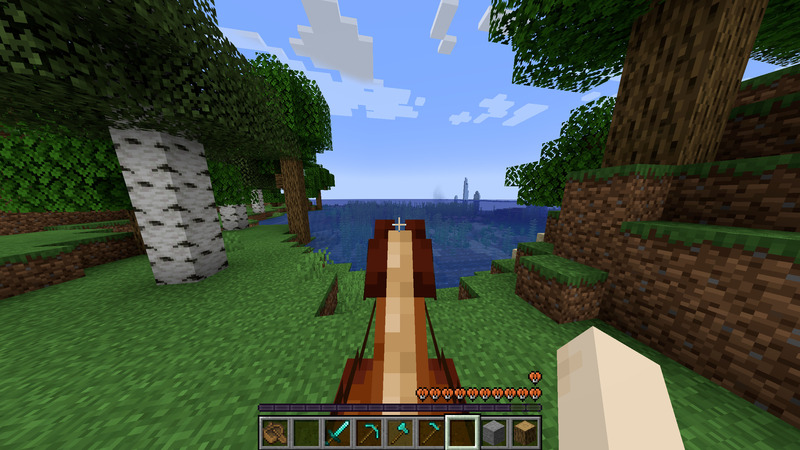This screenshot has width=800, height=450.
Task: Choose the diamond pickaxe in the hotbar
Action: pos(369,432)
